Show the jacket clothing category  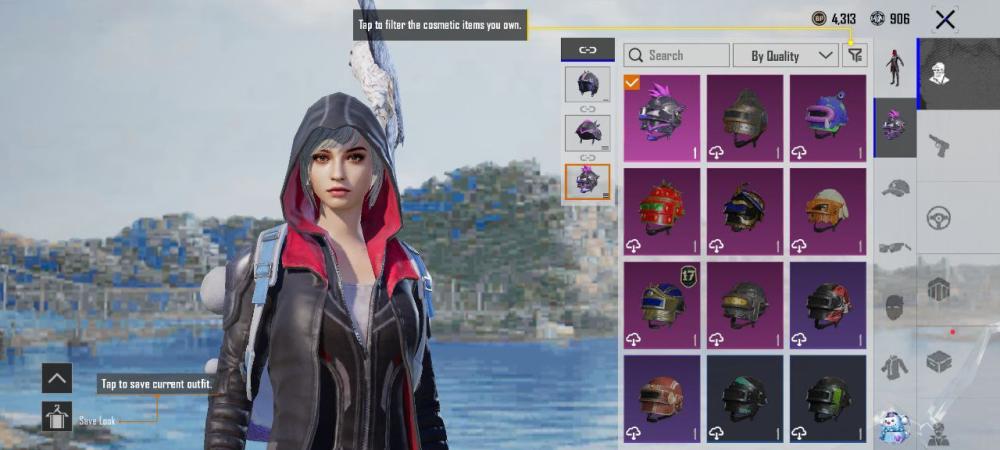pyautogui.click(x=895, y=366)
